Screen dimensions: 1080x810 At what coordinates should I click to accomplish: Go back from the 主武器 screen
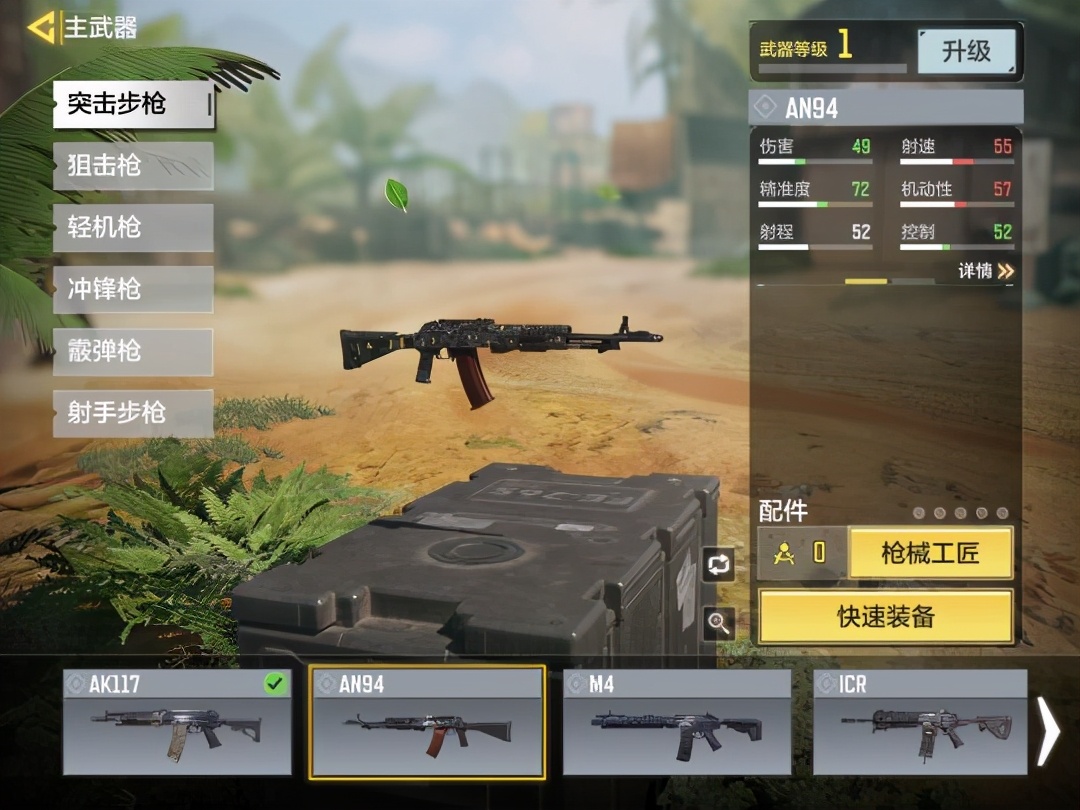42,28
